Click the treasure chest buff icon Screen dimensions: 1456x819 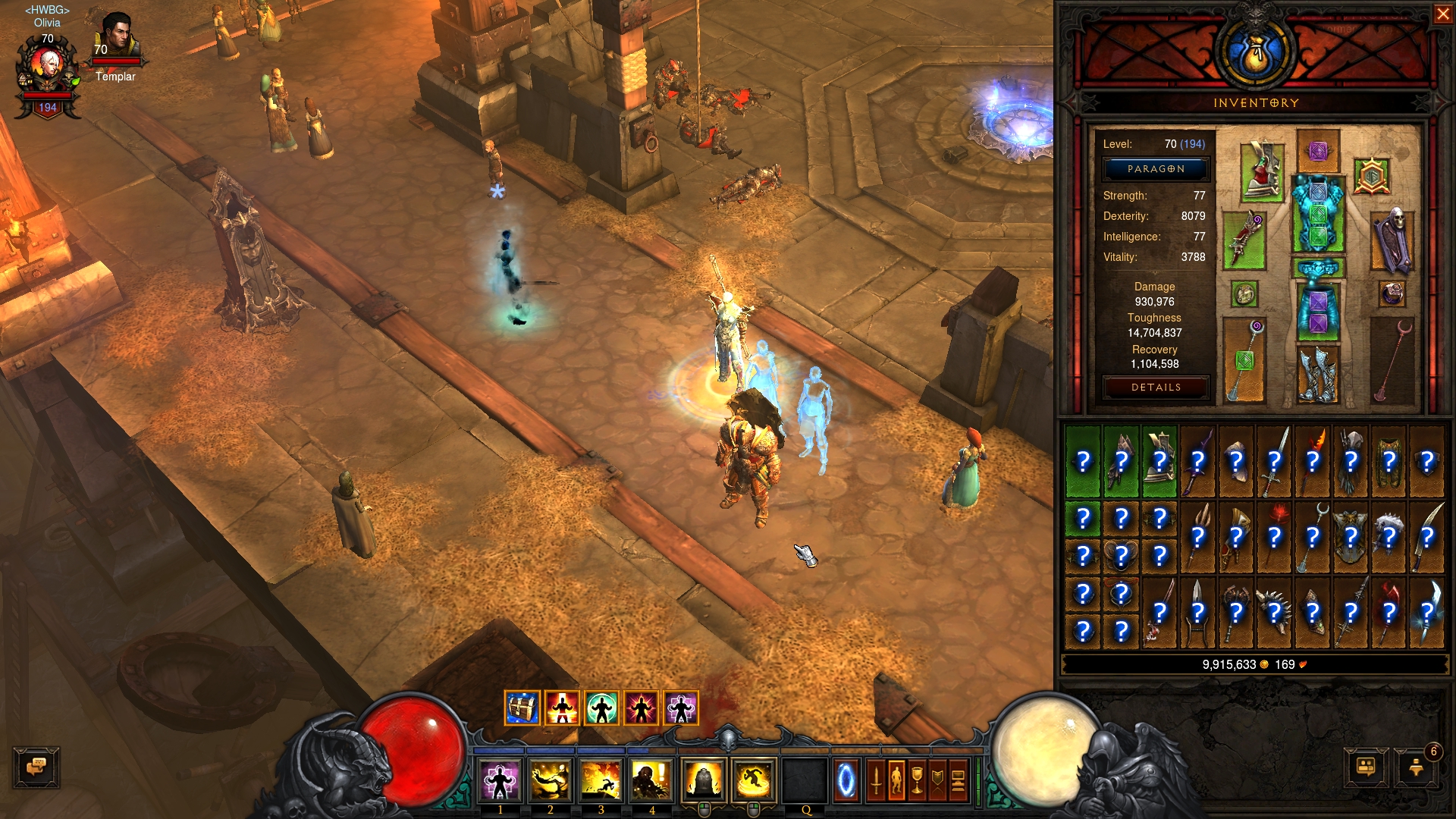(522, 708)
